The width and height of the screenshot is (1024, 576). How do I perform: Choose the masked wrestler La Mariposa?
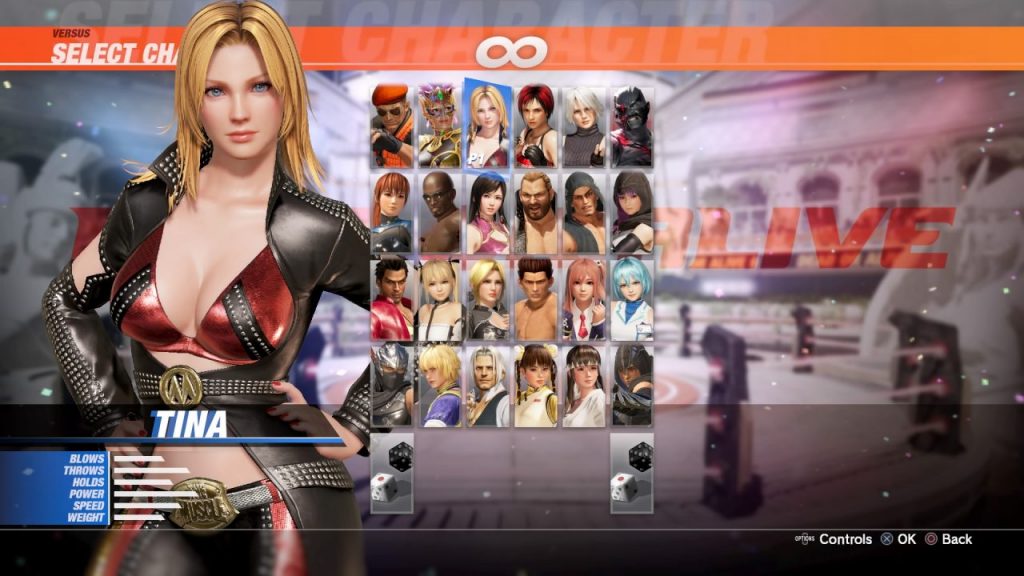[440, 126]
